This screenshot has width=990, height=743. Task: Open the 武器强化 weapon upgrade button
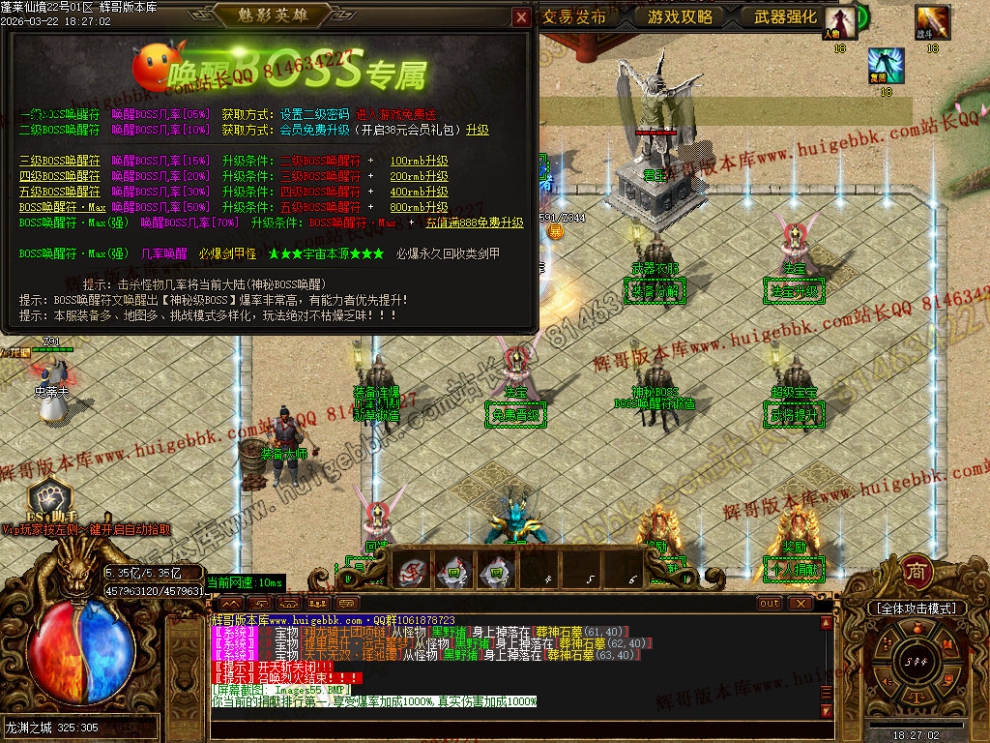(785, 17)
